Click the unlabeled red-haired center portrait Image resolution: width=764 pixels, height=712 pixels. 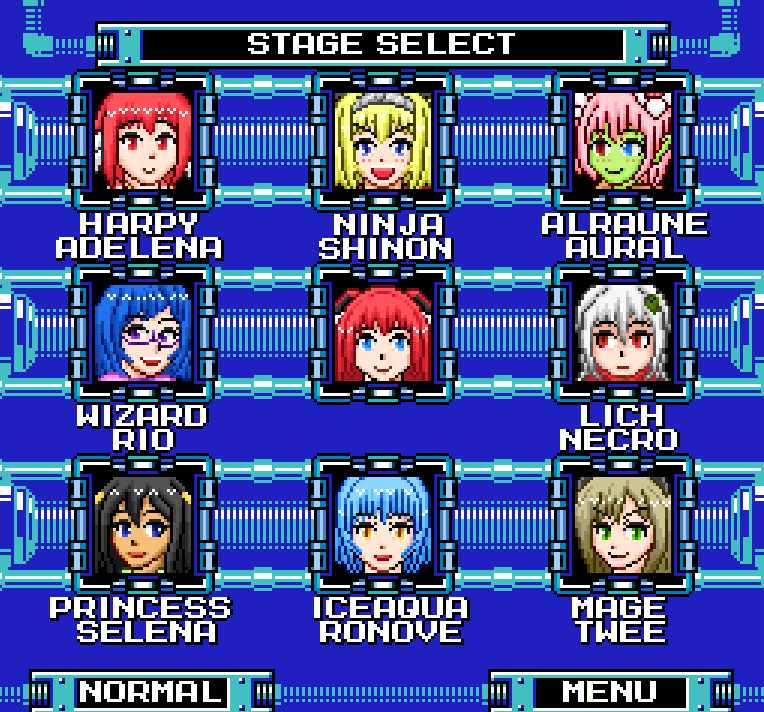click(383, 333)
